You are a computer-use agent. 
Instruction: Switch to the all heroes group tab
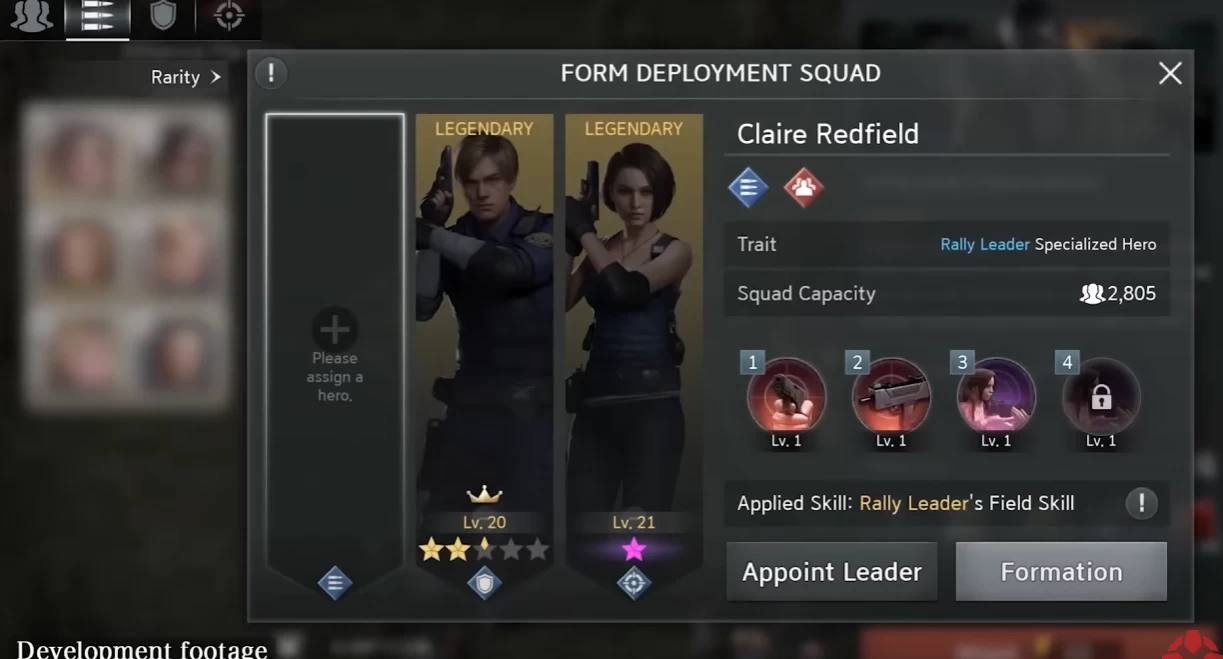pyautogui.click(x=31, y=16)
